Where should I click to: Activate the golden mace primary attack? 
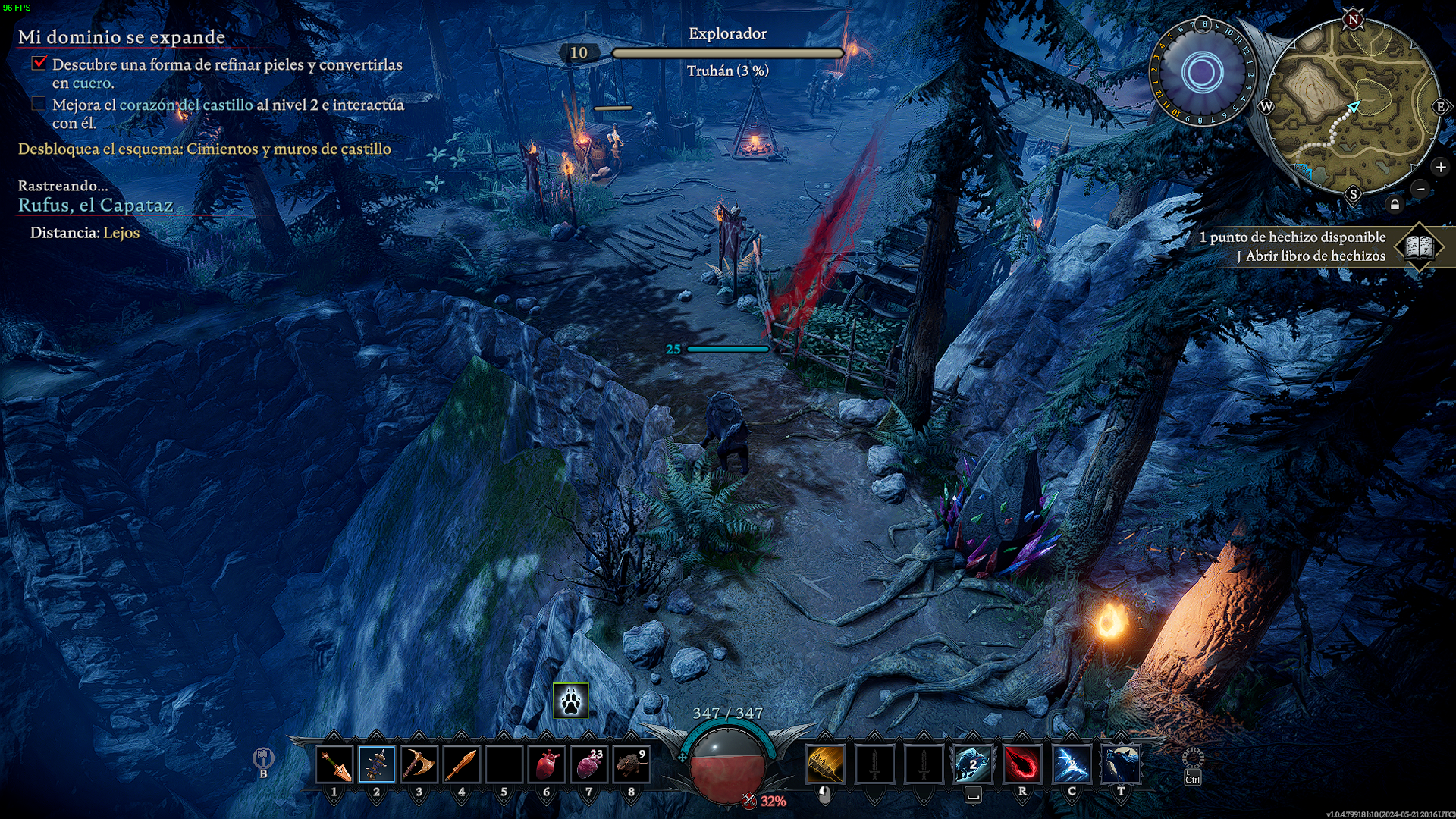(x=826, y=764)
